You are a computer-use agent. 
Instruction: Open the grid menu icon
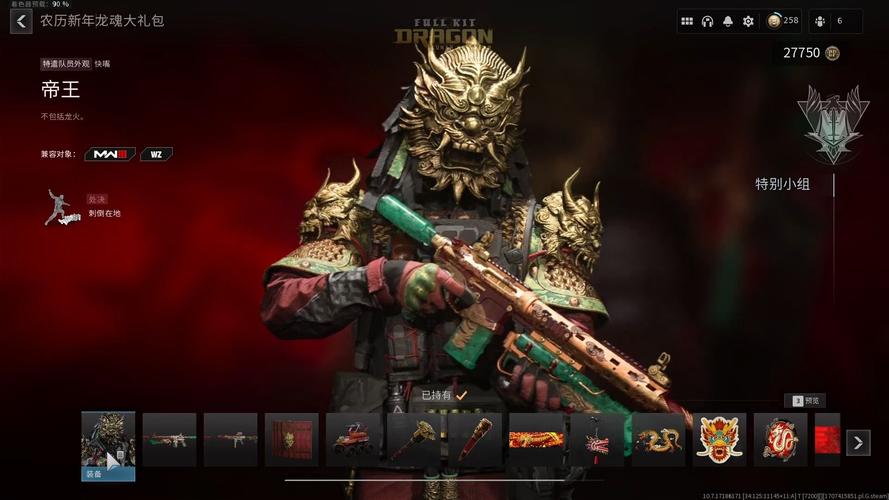click(x=687, y=21)
